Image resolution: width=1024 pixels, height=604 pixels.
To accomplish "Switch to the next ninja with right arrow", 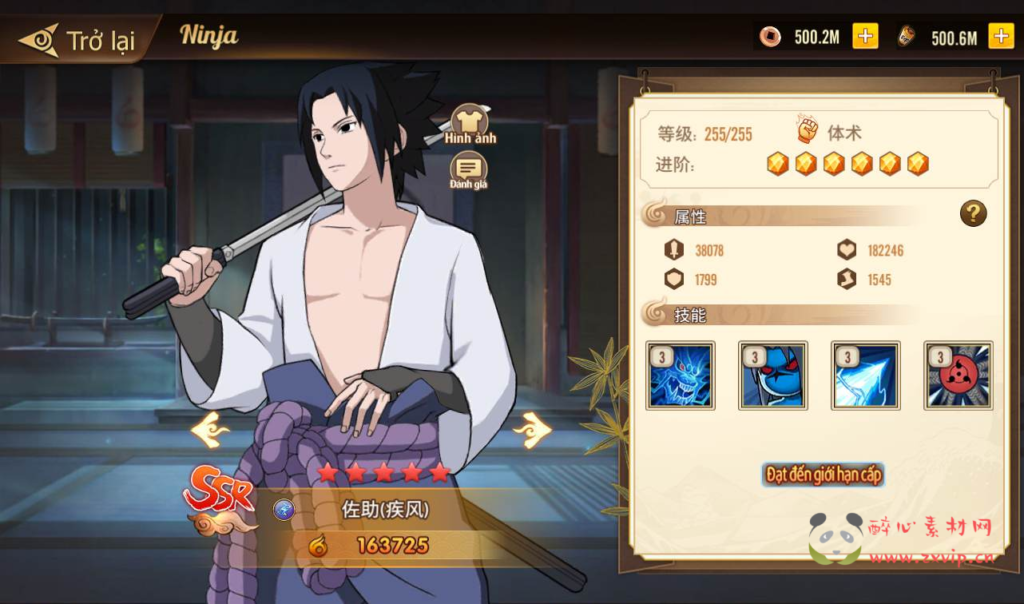I will [x=532, y=431].
